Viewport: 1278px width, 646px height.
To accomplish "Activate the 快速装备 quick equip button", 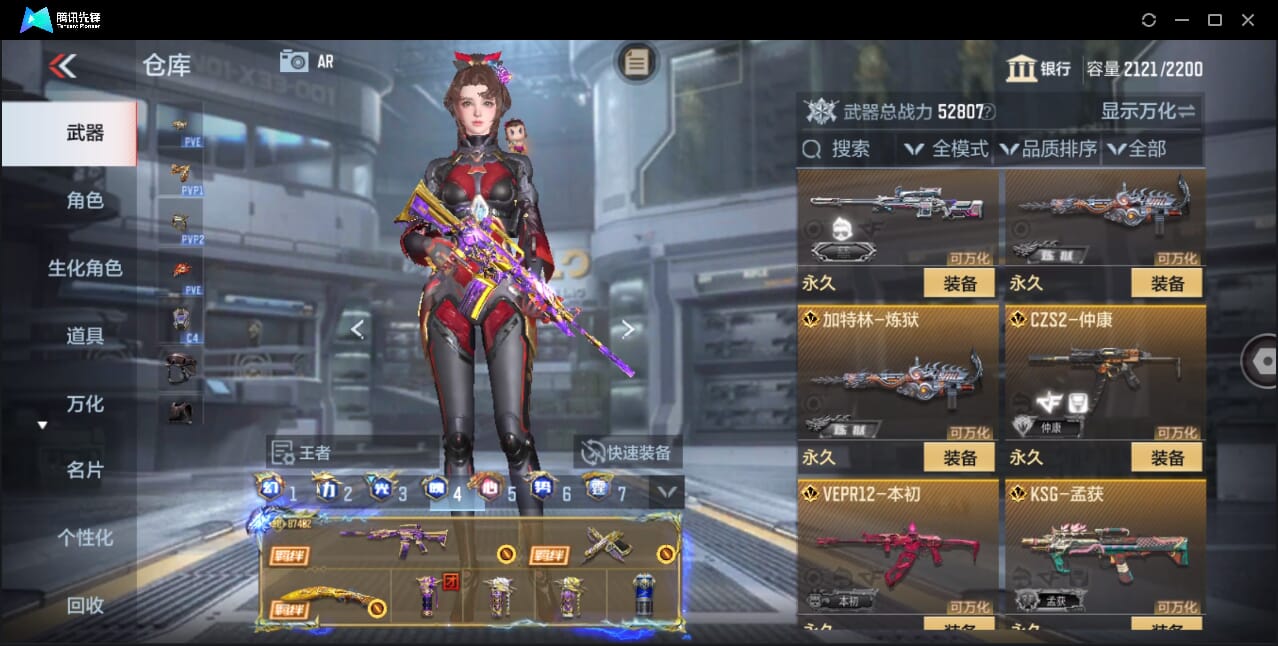I will (627, 453).
